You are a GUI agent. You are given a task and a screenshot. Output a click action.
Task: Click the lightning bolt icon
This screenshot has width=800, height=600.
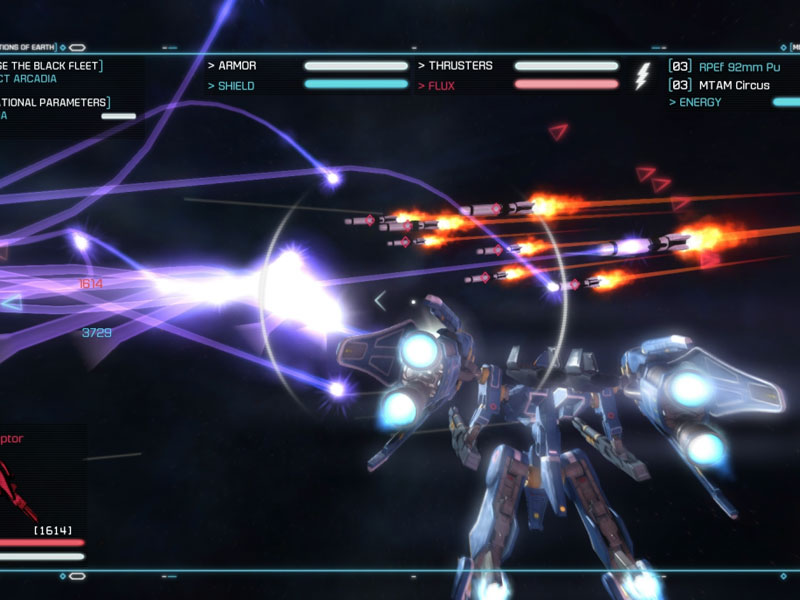coord(642,76)
